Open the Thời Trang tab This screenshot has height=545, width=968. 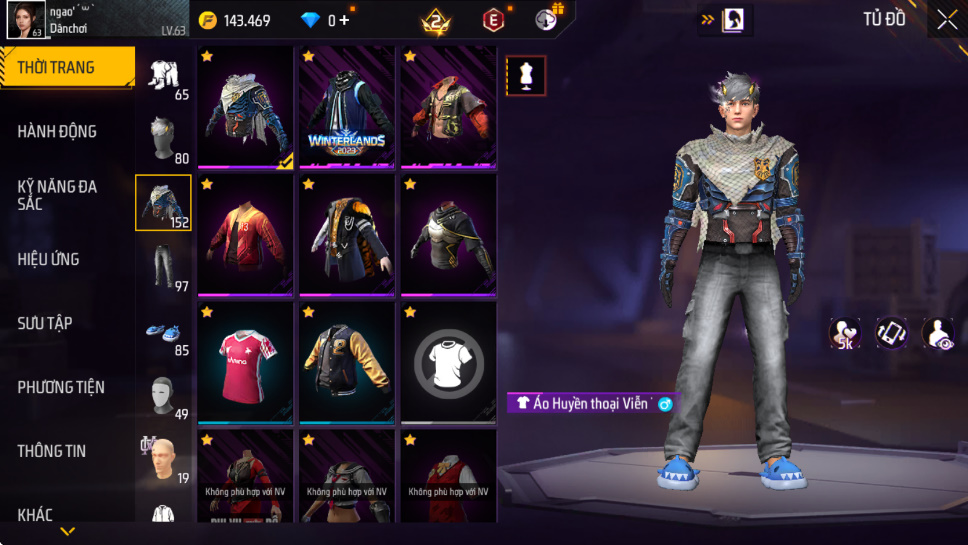tap(66, 68)
